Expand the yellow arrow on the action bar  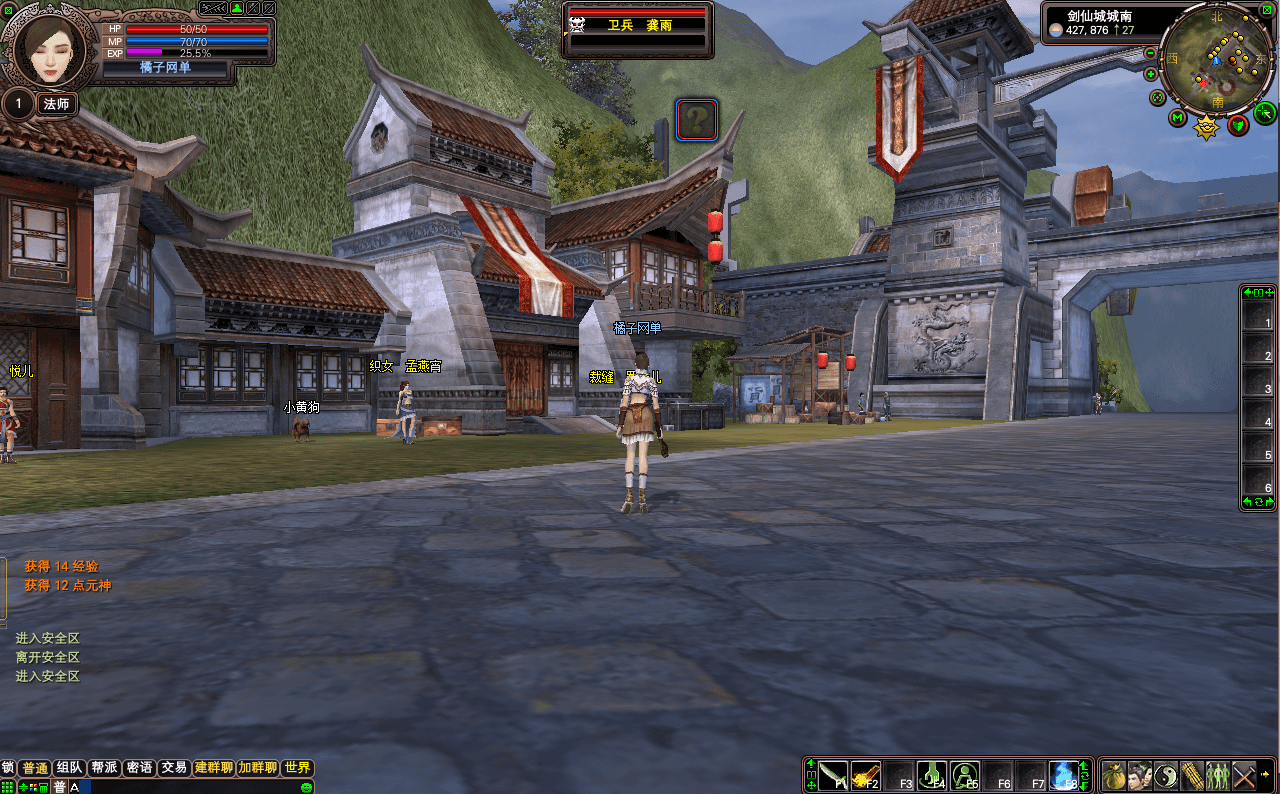(x=1265, y=773)
